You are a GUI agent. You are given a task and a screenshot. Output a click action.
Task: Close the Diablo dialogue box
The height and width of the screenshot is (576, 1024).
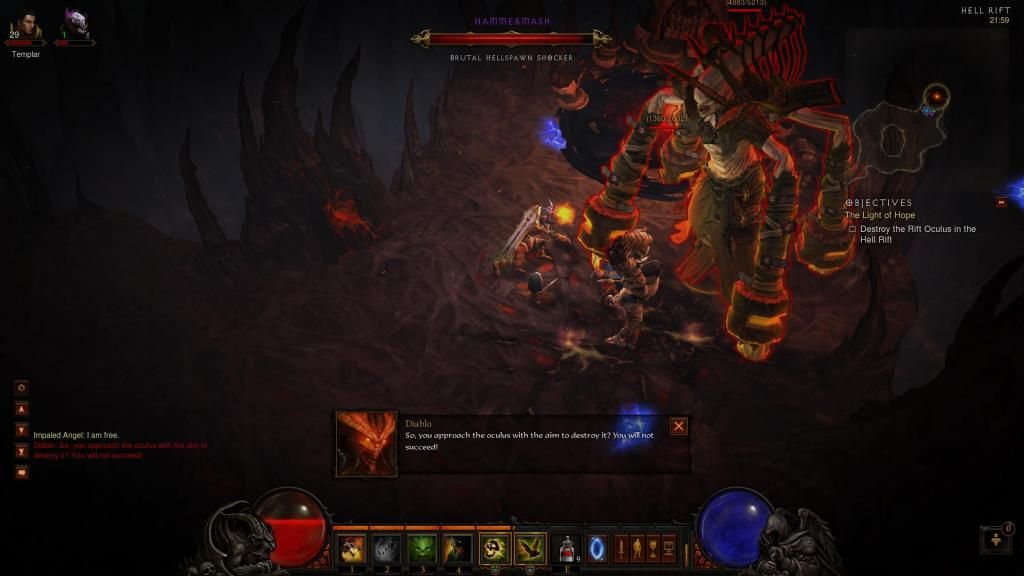point(679,426)
